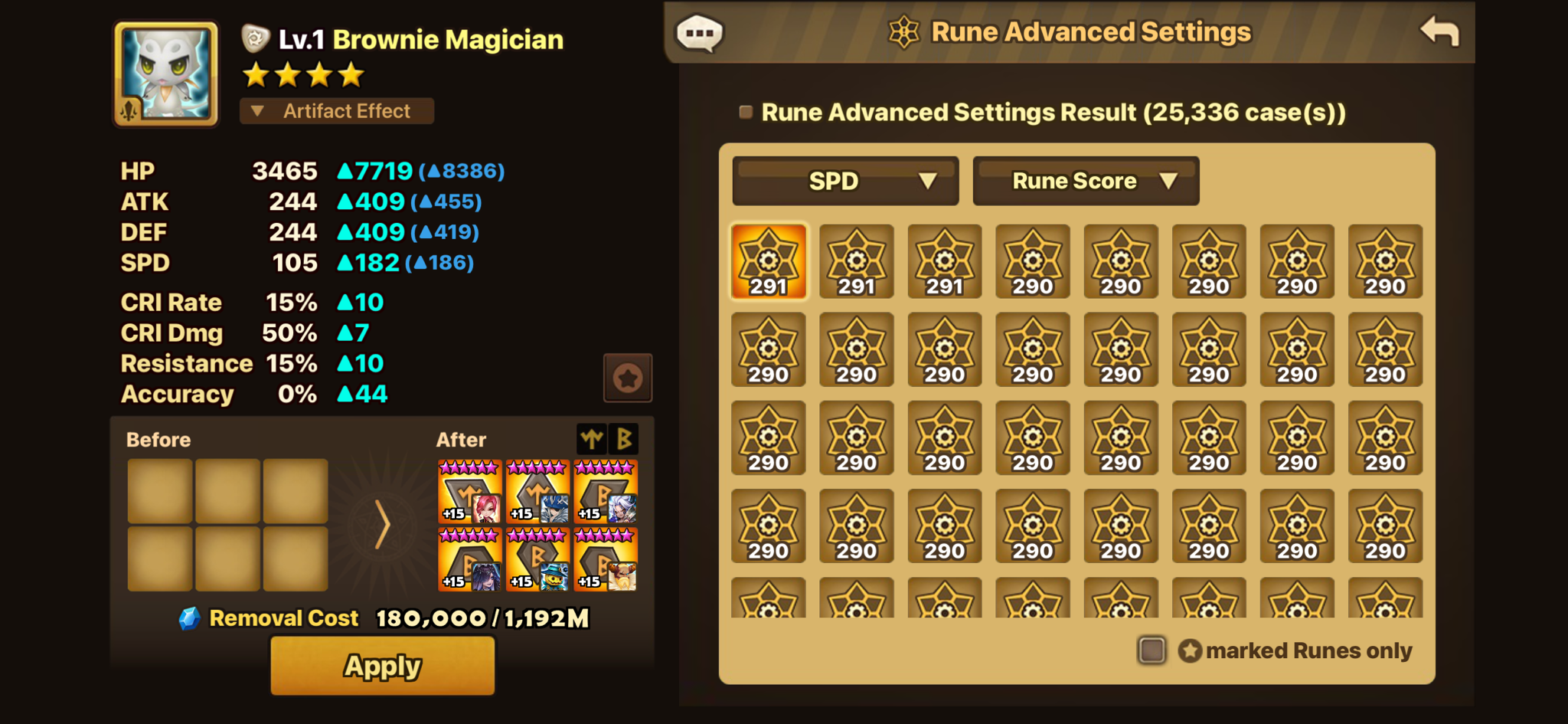Open the SPD sort dropdown

(x=845, y=182)
